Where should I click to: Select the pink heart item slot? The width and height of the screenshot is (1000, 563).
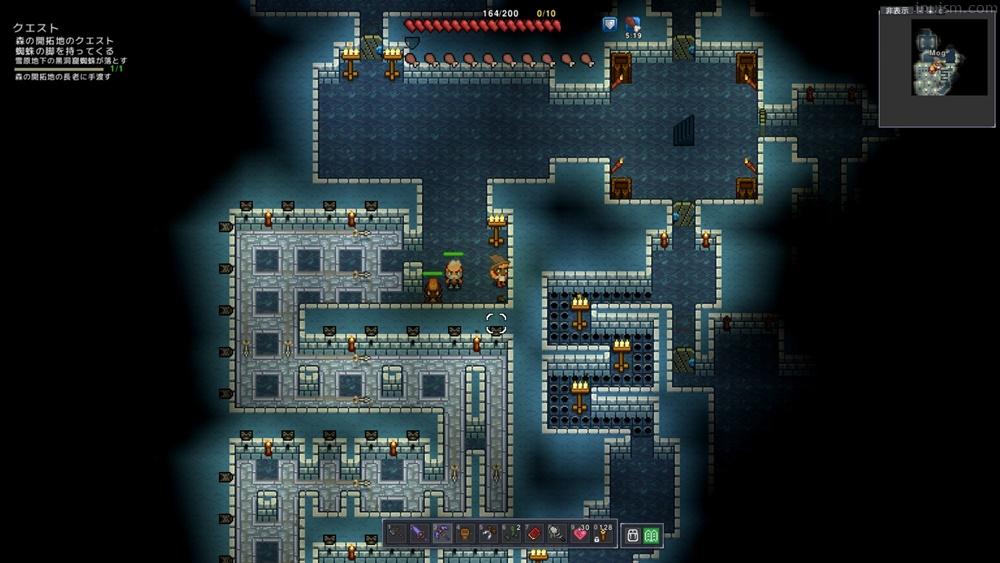pyautogui.click(x=580, y=534)
